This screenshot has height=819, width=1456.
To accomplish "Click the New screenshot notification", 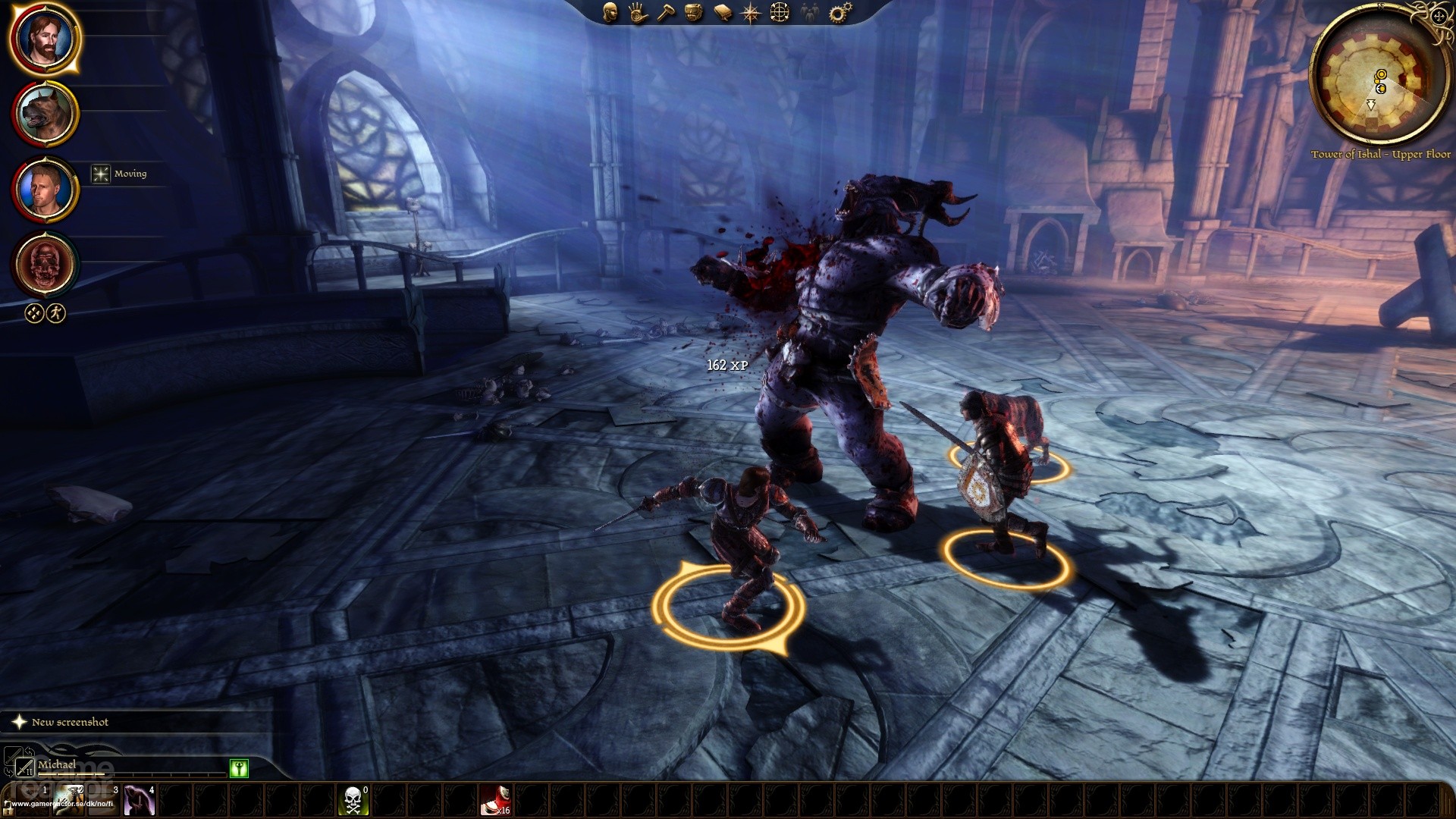I will [x=68, y=721].
